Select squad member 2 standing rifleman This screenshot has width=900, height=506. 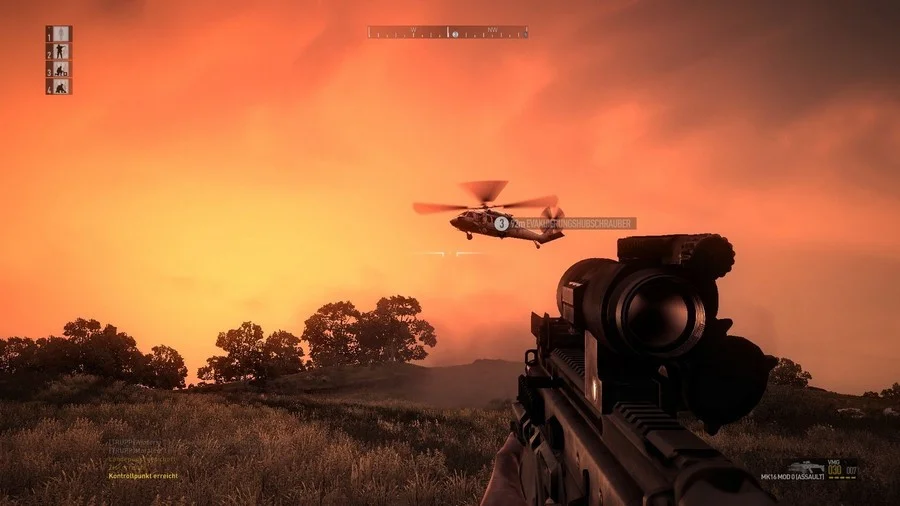[60, 51]
